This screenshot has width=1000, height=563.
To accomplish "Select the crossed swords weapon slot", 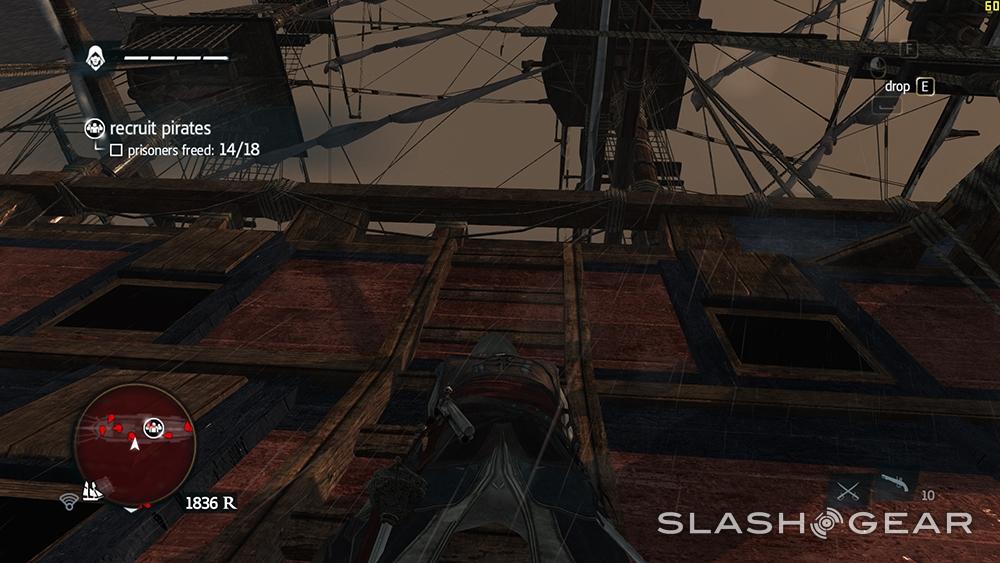I will [849, 492].
